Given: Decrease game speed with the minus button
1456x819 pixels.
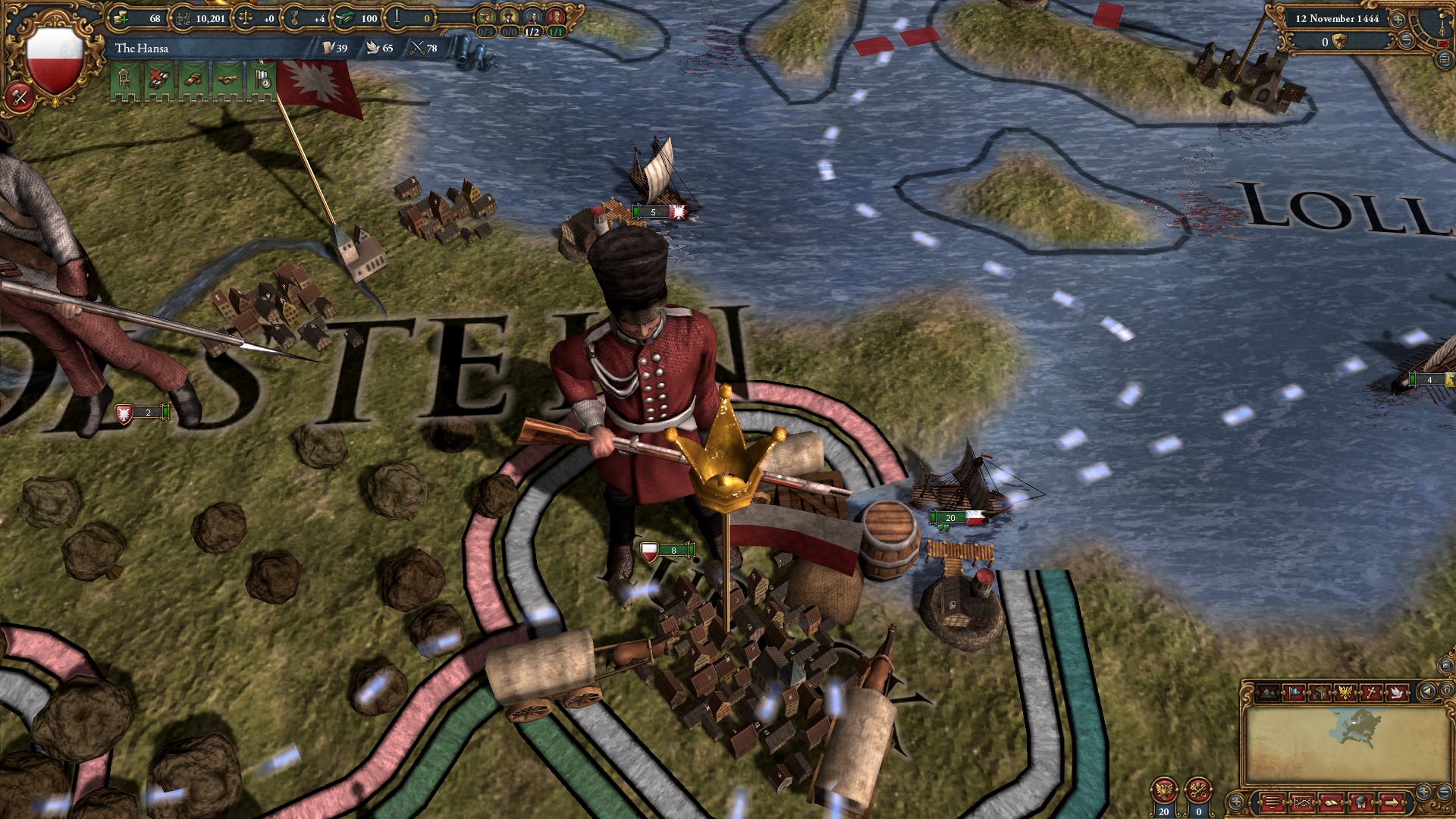Looking at the screenshot, I should 1406,40.
